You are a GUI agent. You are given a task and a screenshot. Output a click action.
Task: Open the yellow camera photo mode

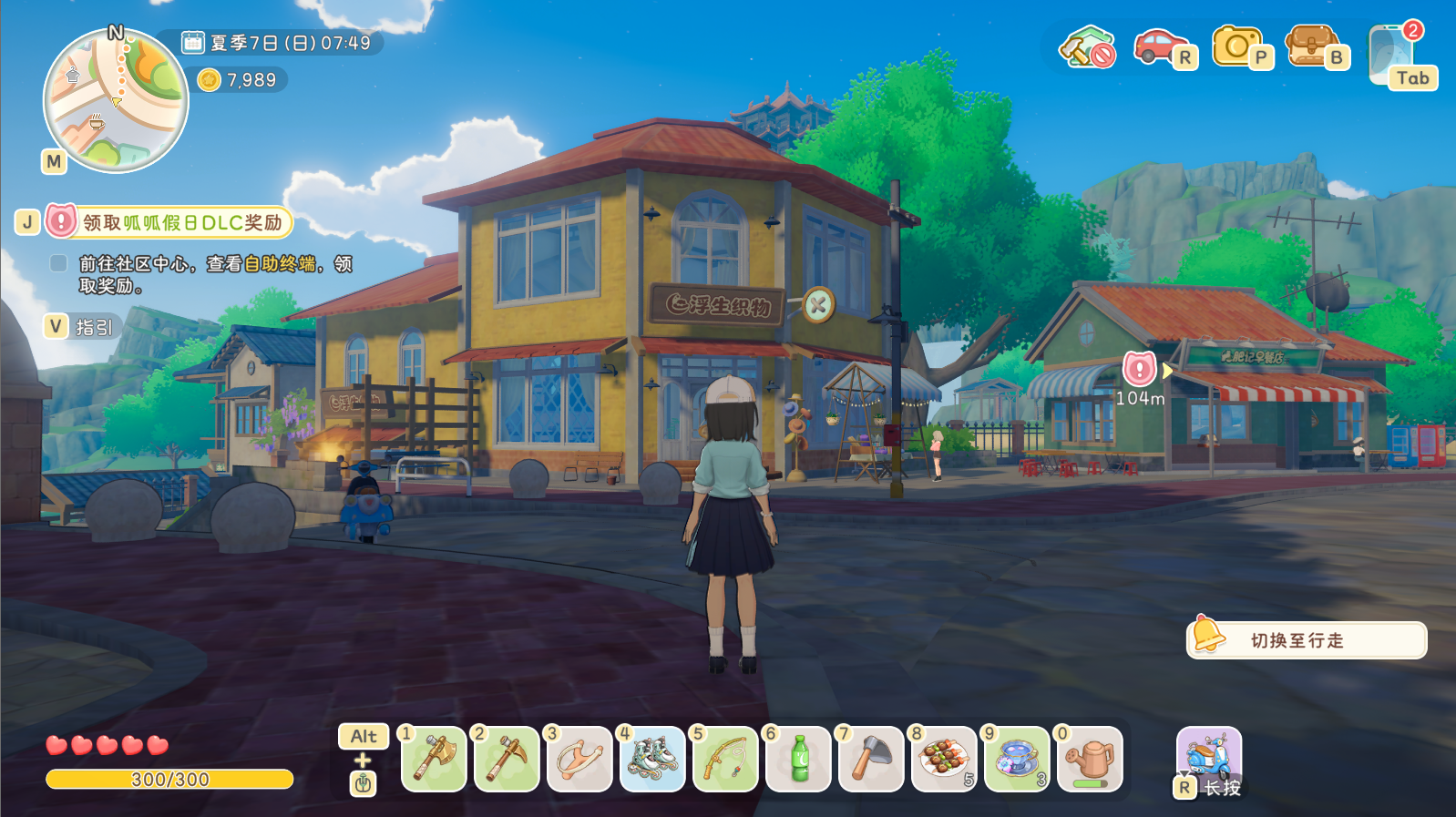[1236, 46]
